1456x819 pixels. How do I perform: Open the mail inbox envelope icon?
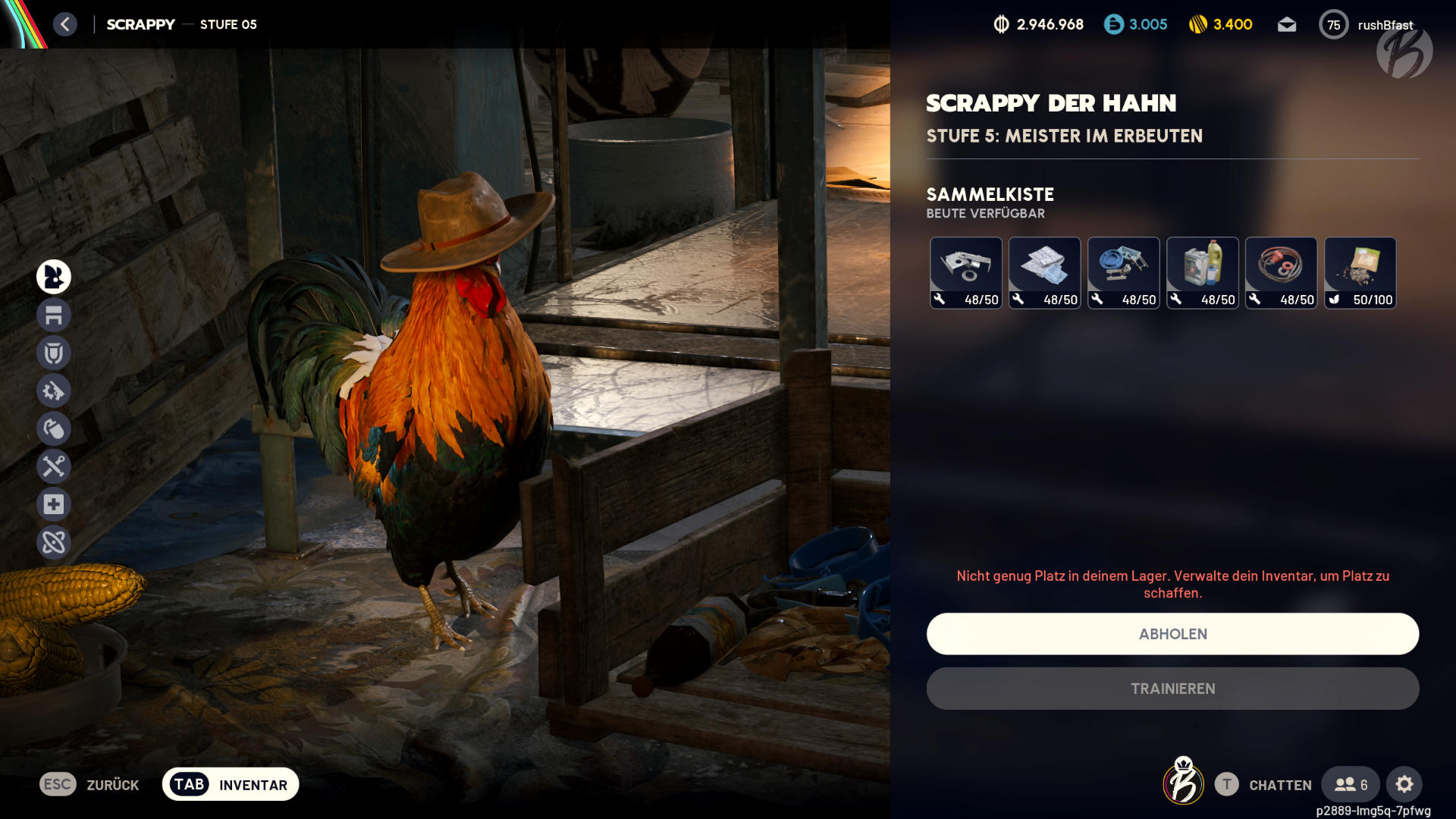coord(1287,25)
